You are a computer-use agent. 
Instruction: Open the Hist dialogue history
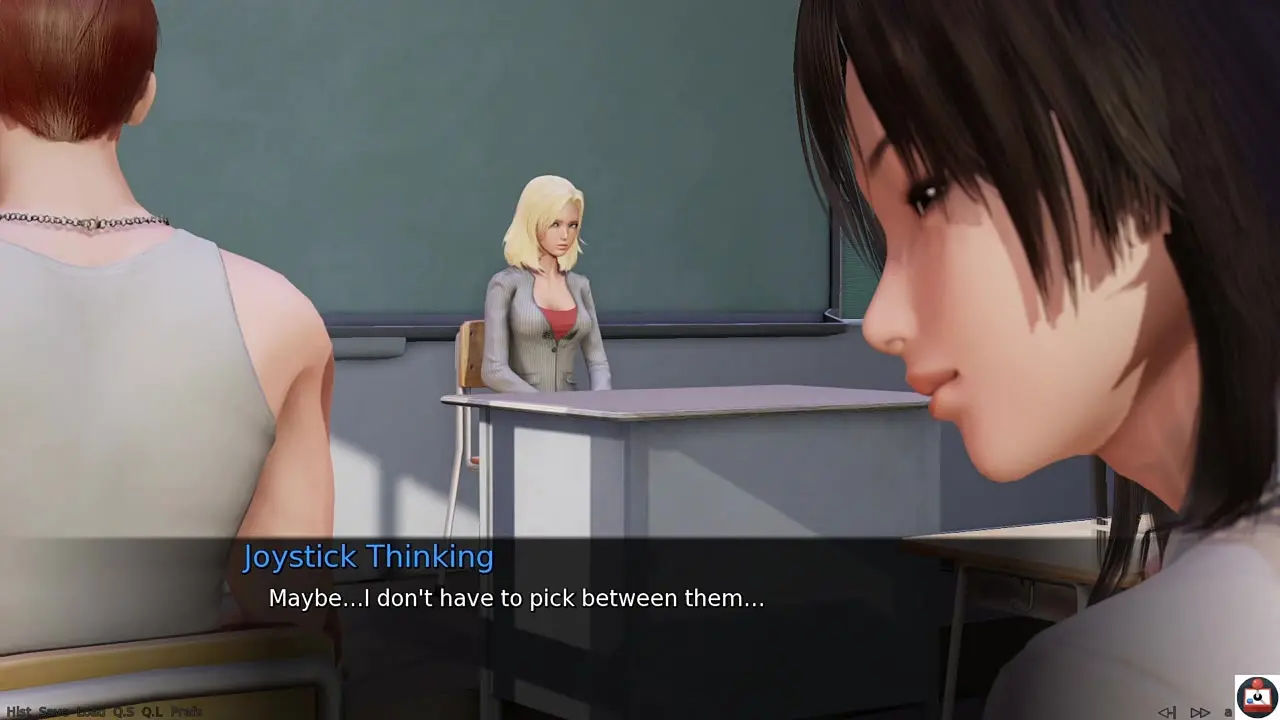click(18, 712)
